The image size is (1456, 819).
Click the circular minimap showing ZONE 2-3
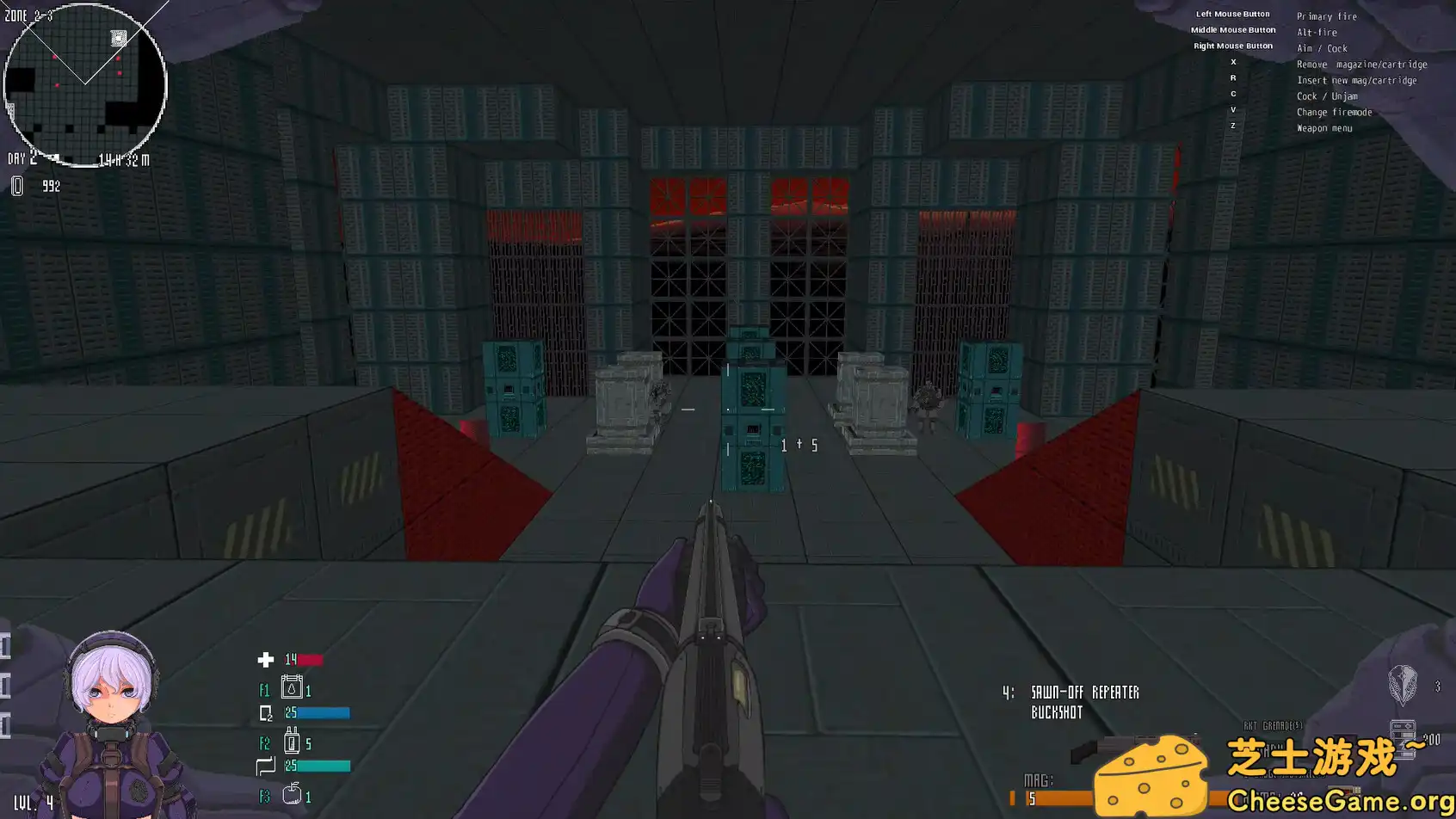coord(84,82)
